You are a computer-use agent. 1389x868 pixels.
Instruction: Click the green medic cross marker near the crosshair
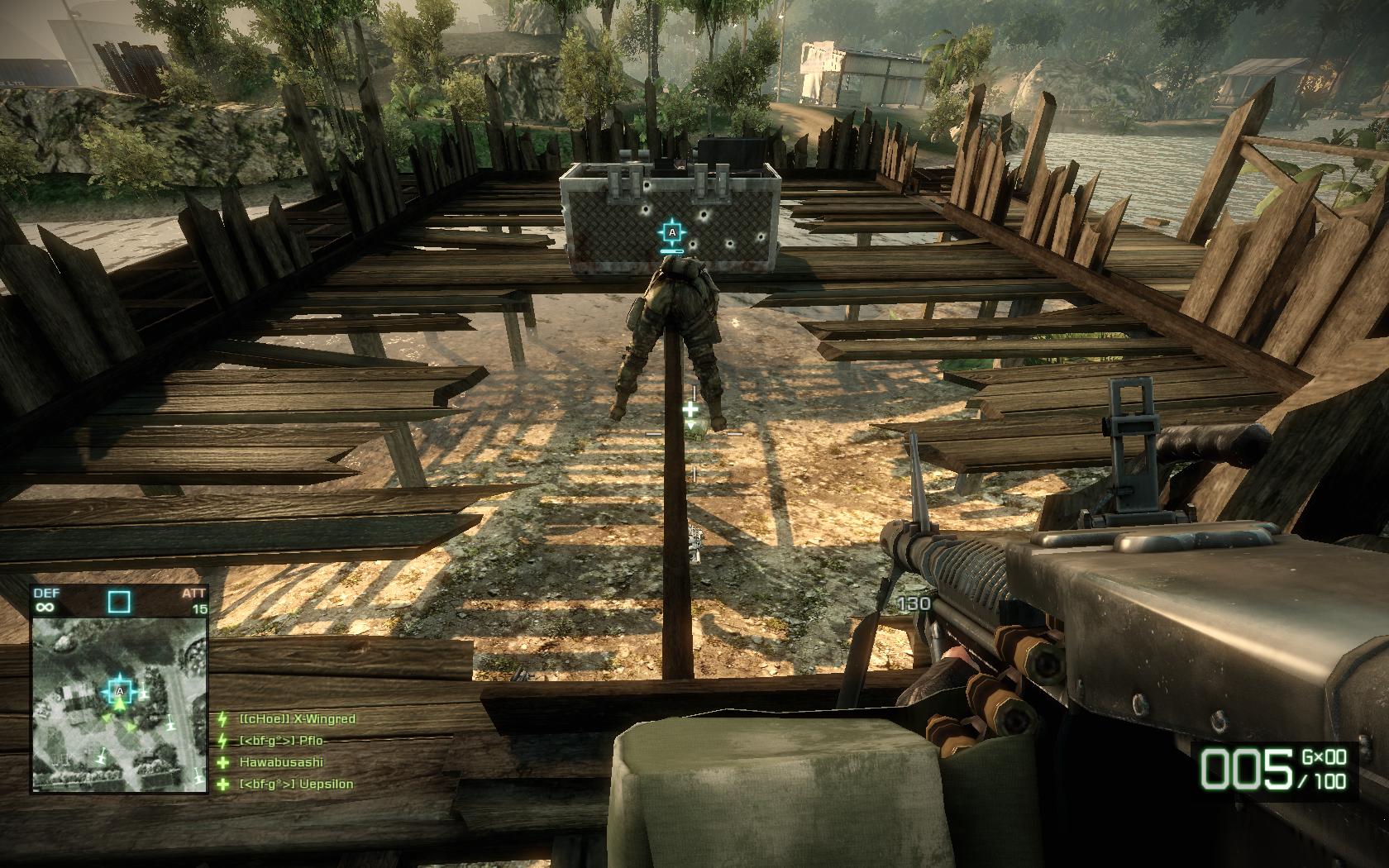pos(690,408)
